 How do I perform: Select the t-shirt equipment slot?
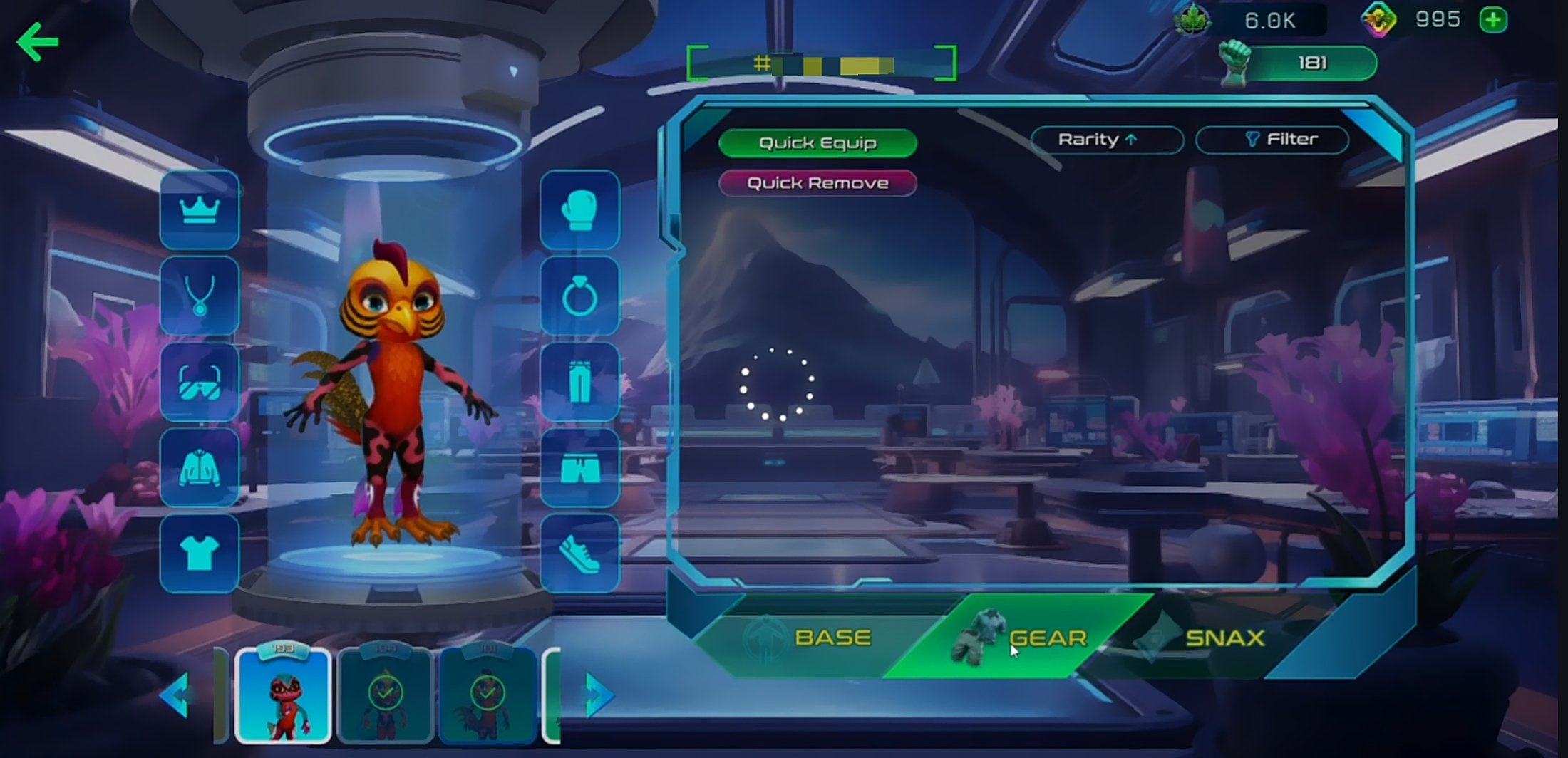click(200, 554)
